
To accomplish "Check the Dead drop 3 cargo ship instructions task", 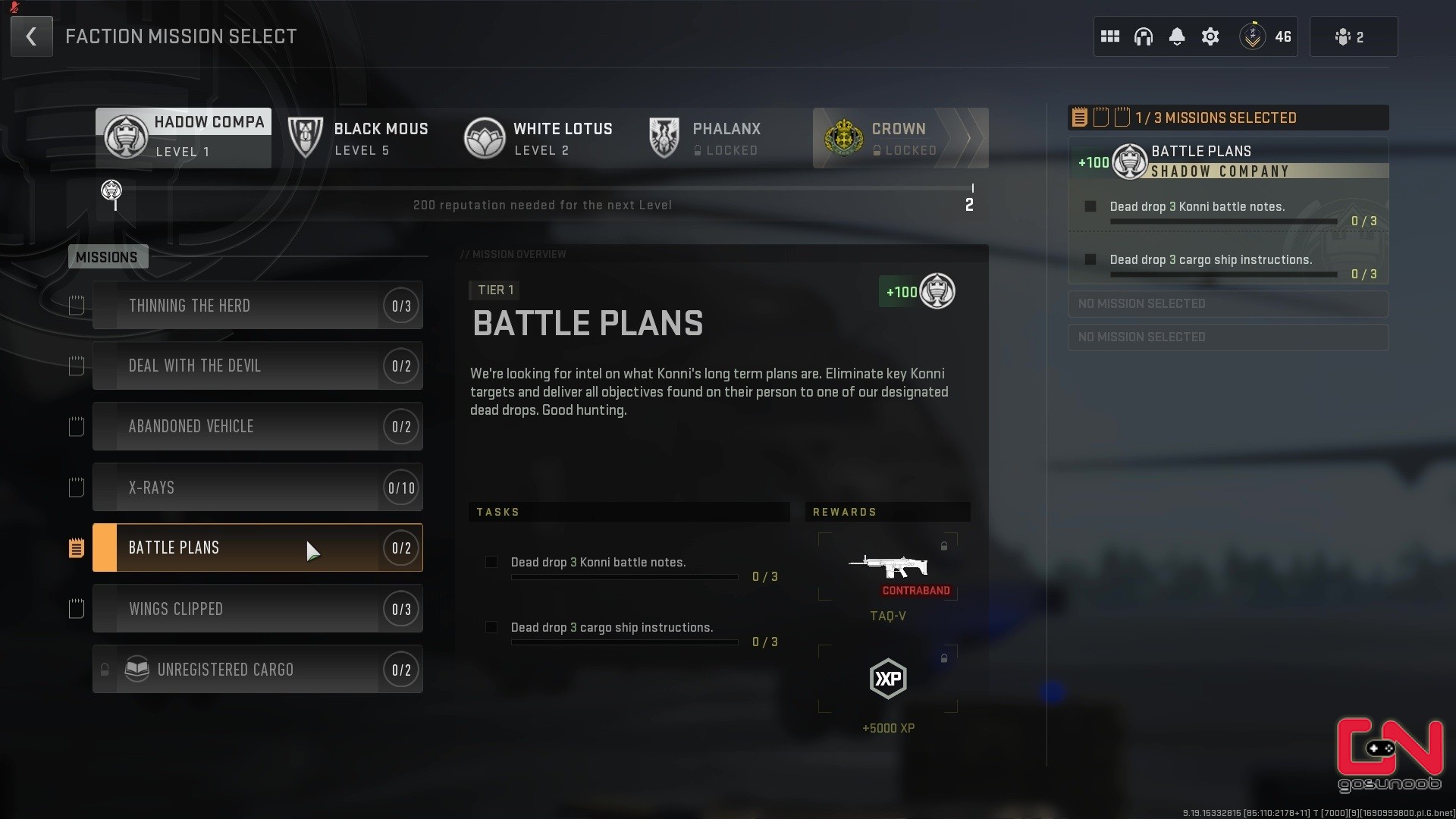I will (x=491, y=628).
